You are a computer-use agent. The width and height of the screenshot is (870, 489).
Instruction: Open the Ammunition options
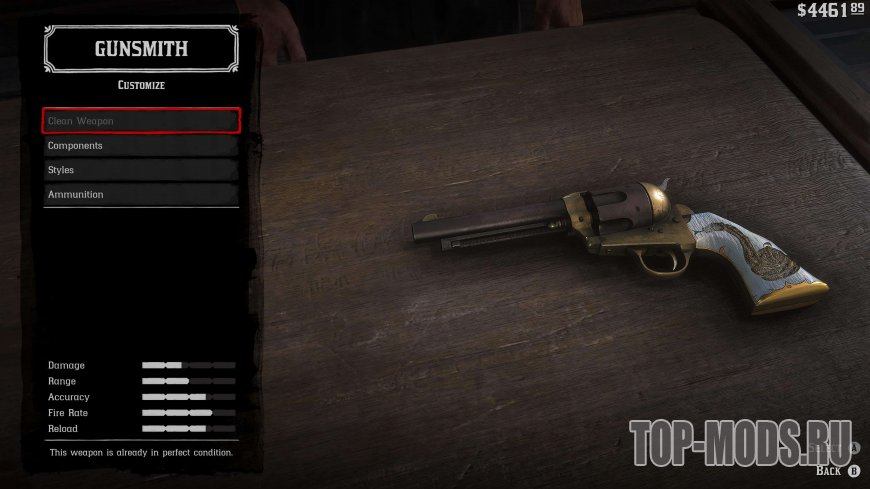[141, 194]
